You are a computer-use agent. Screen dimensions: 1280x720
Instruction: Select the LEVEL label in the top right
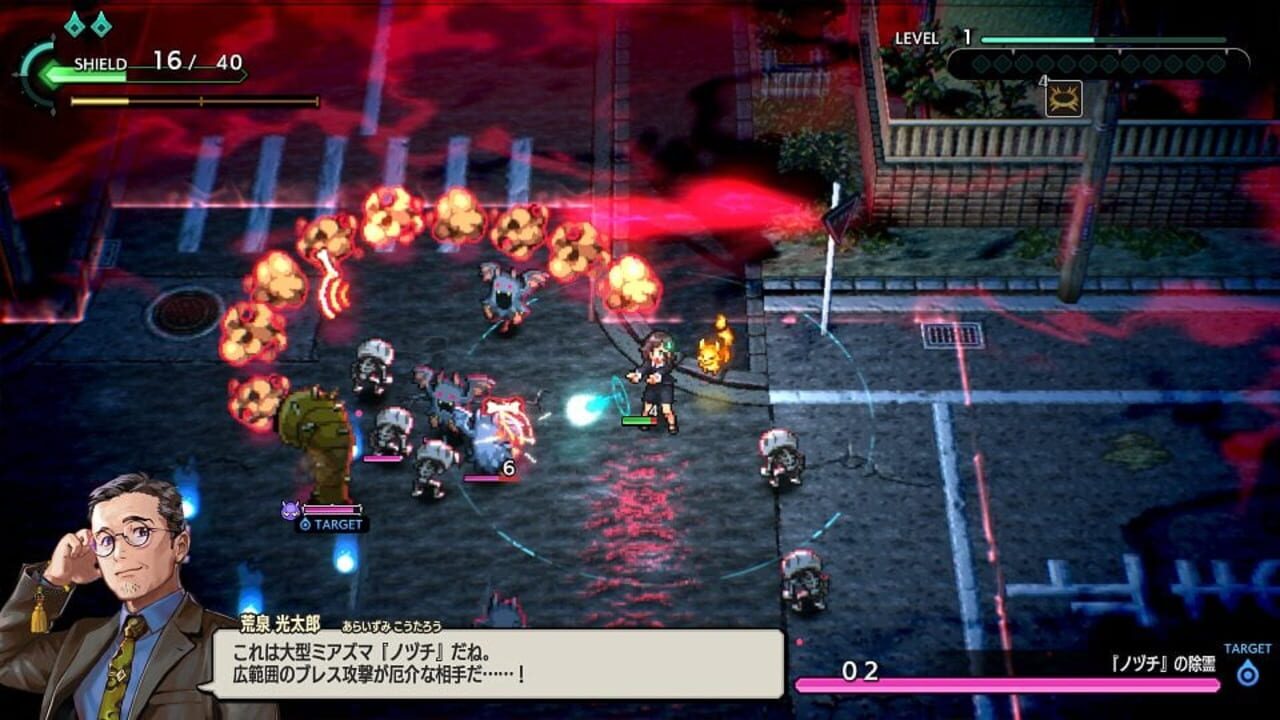917,37
